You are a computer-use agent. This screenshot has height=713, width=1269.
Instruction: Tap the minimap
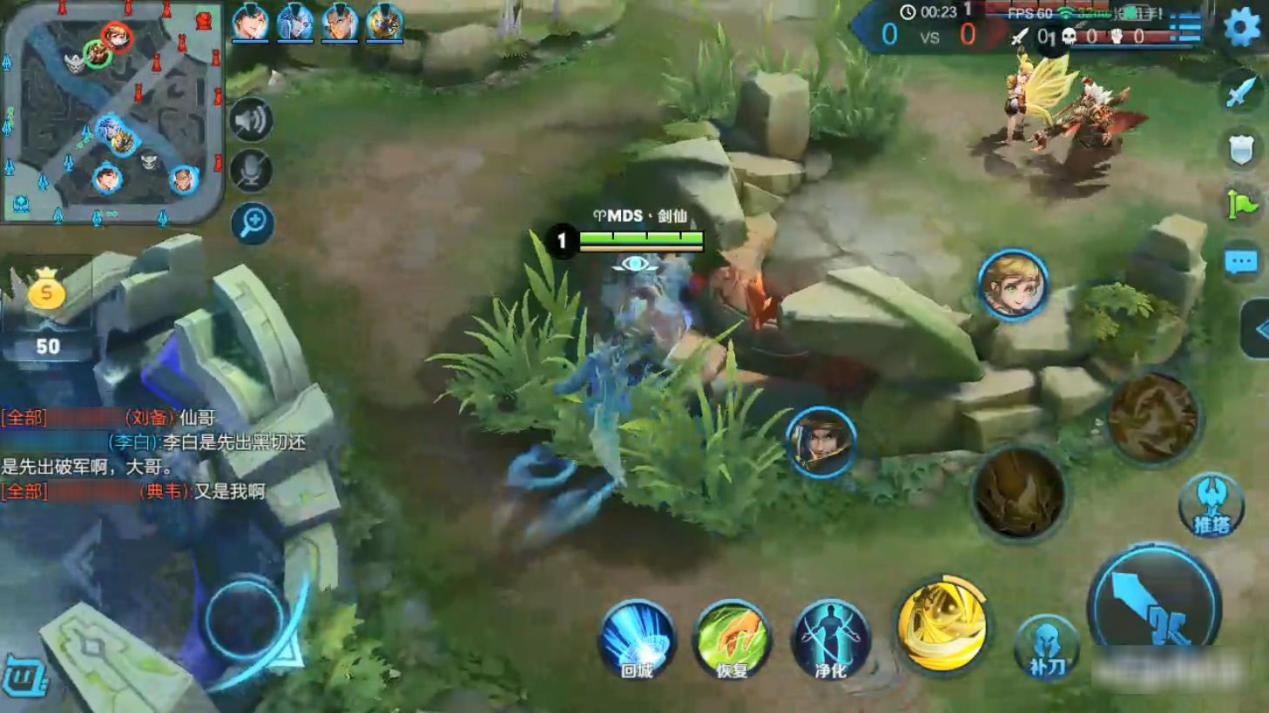(112, 112)
